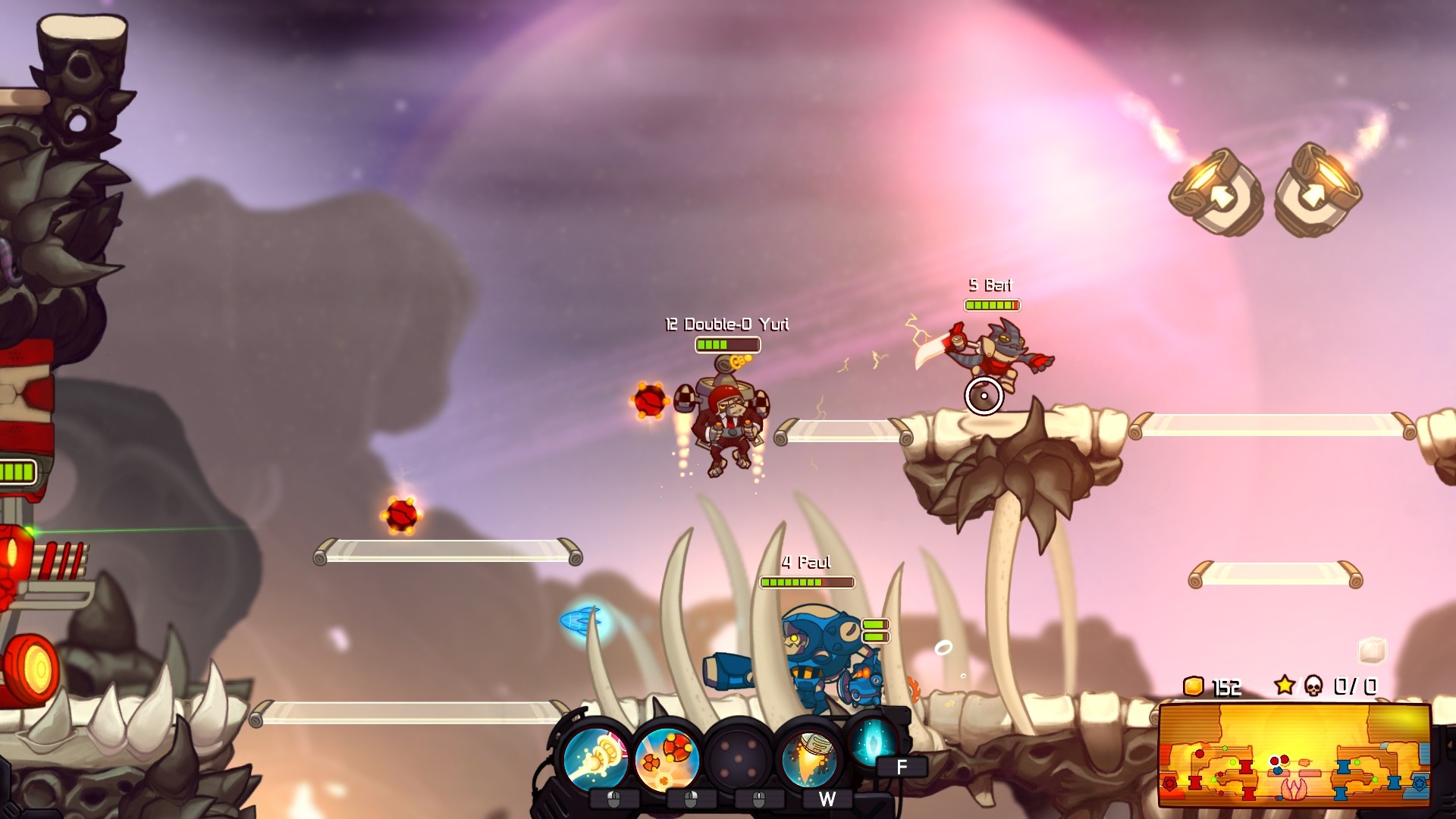The height and width of the screenshot is (819, 1456).
Task: Click the empty unpurchased ability slot
Action: tap(738, 758)
